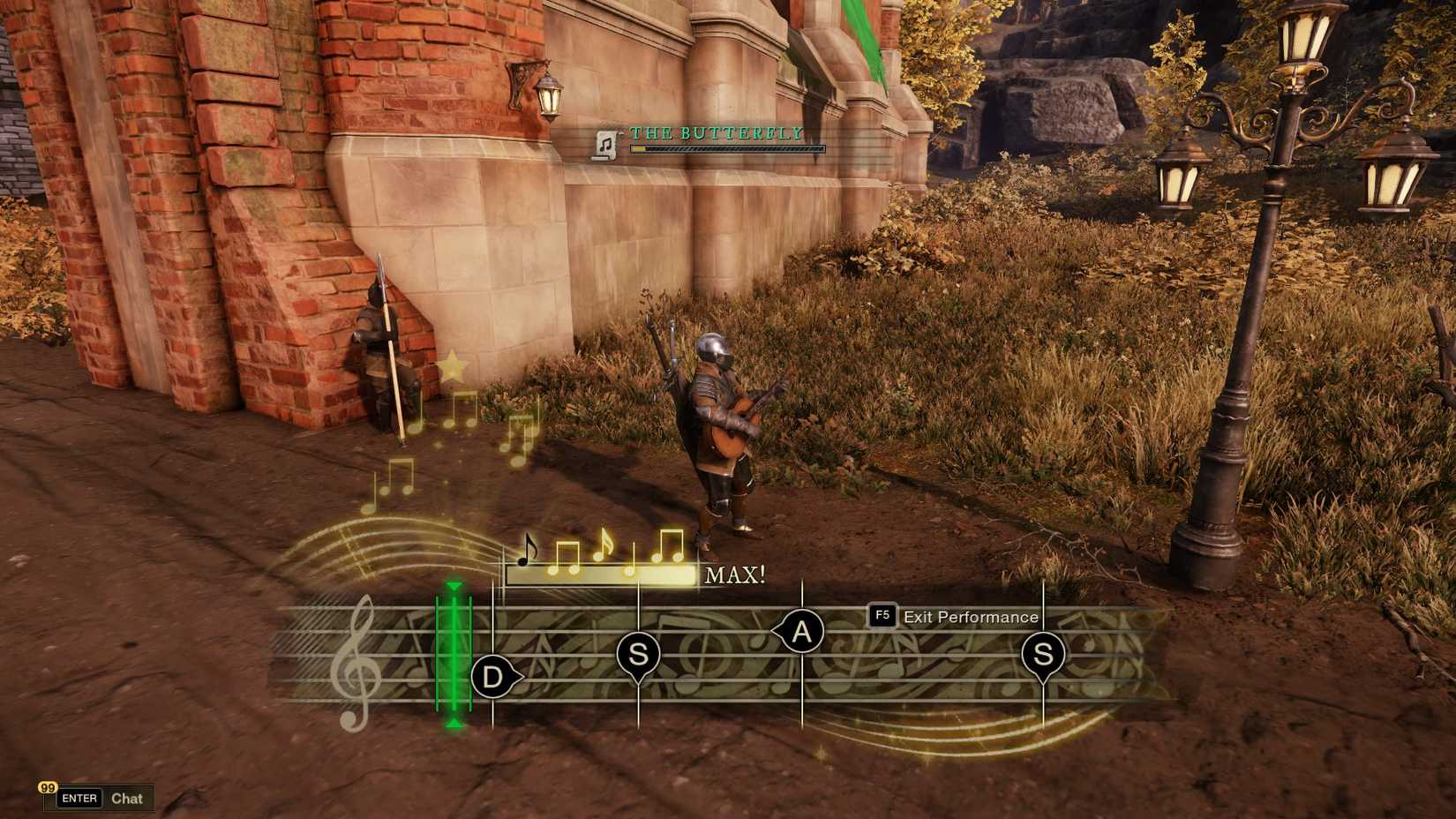The width and height of the screenshot is (1456, 819).
Task: Click the rightmost S key note marker
Action: 1045,655
